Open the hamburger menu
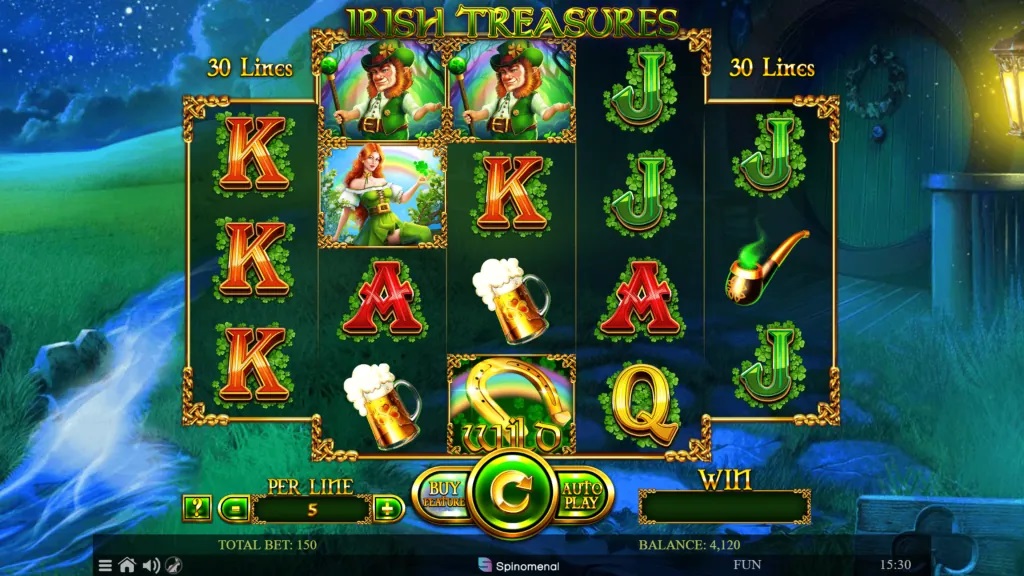The height and width of the screenshot is (576, 1024). pyautogui.click(x=105, y=565)
